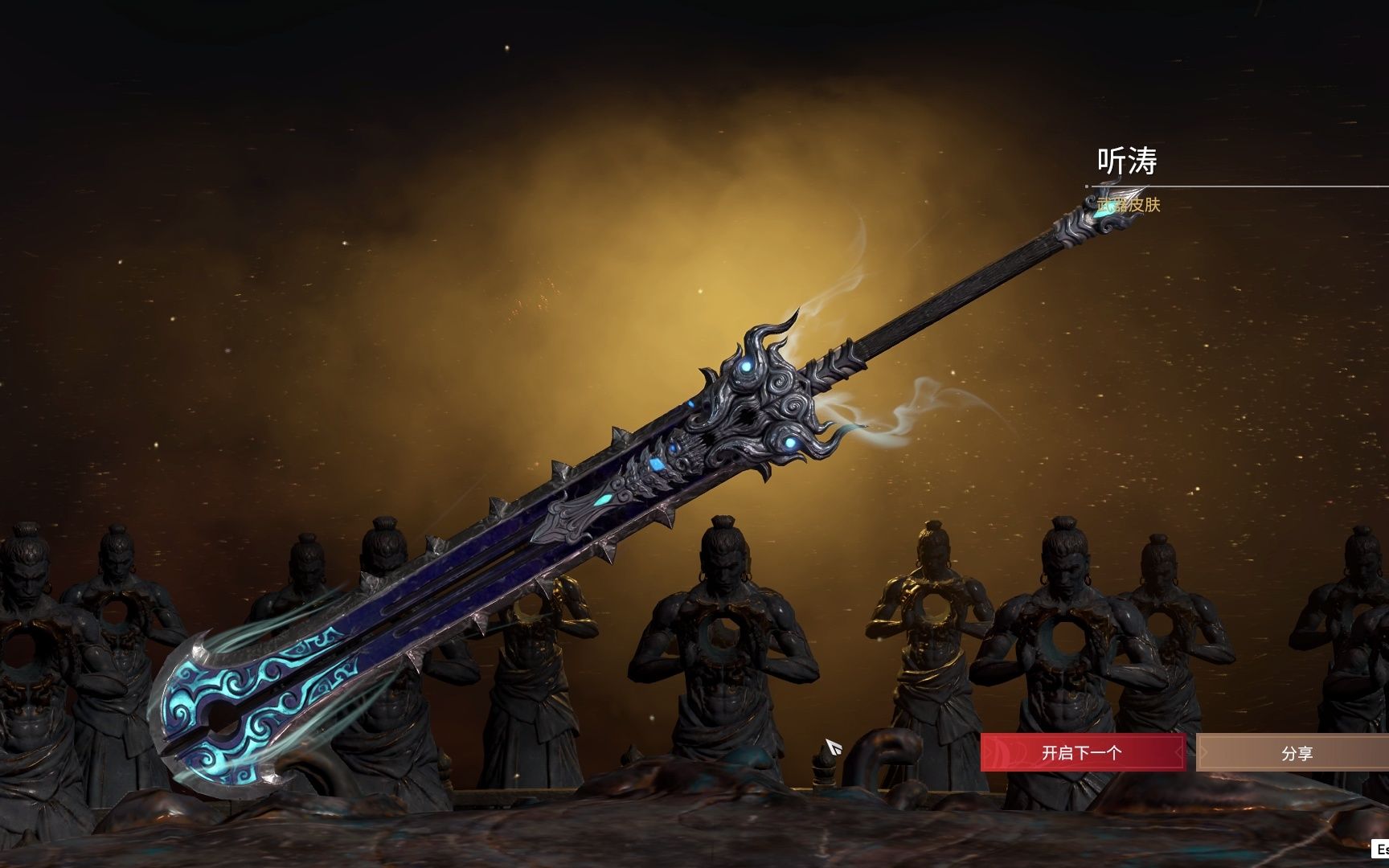This screenshot has height=868, width=1389.
Task: Click the red 开启下一个 button
Action: coord(1082,753)
